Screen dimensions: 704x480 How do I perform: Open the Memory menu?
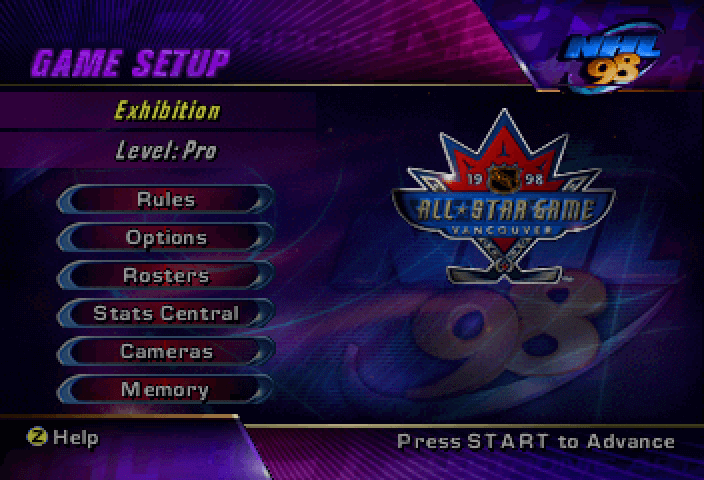pyautogui.click(x=166, y=389)
